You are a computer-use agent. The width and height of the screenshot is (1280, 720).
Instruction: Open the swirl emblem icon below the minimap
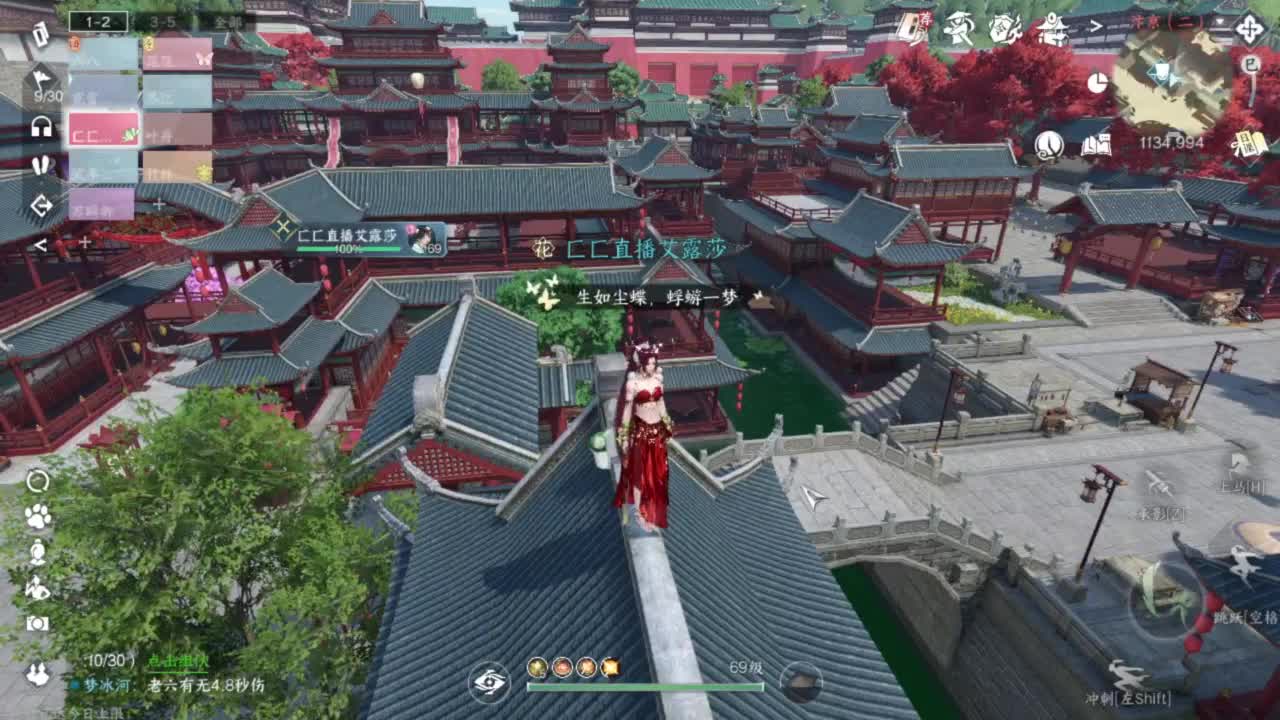pyautogui.click(x=1048, y=148)
